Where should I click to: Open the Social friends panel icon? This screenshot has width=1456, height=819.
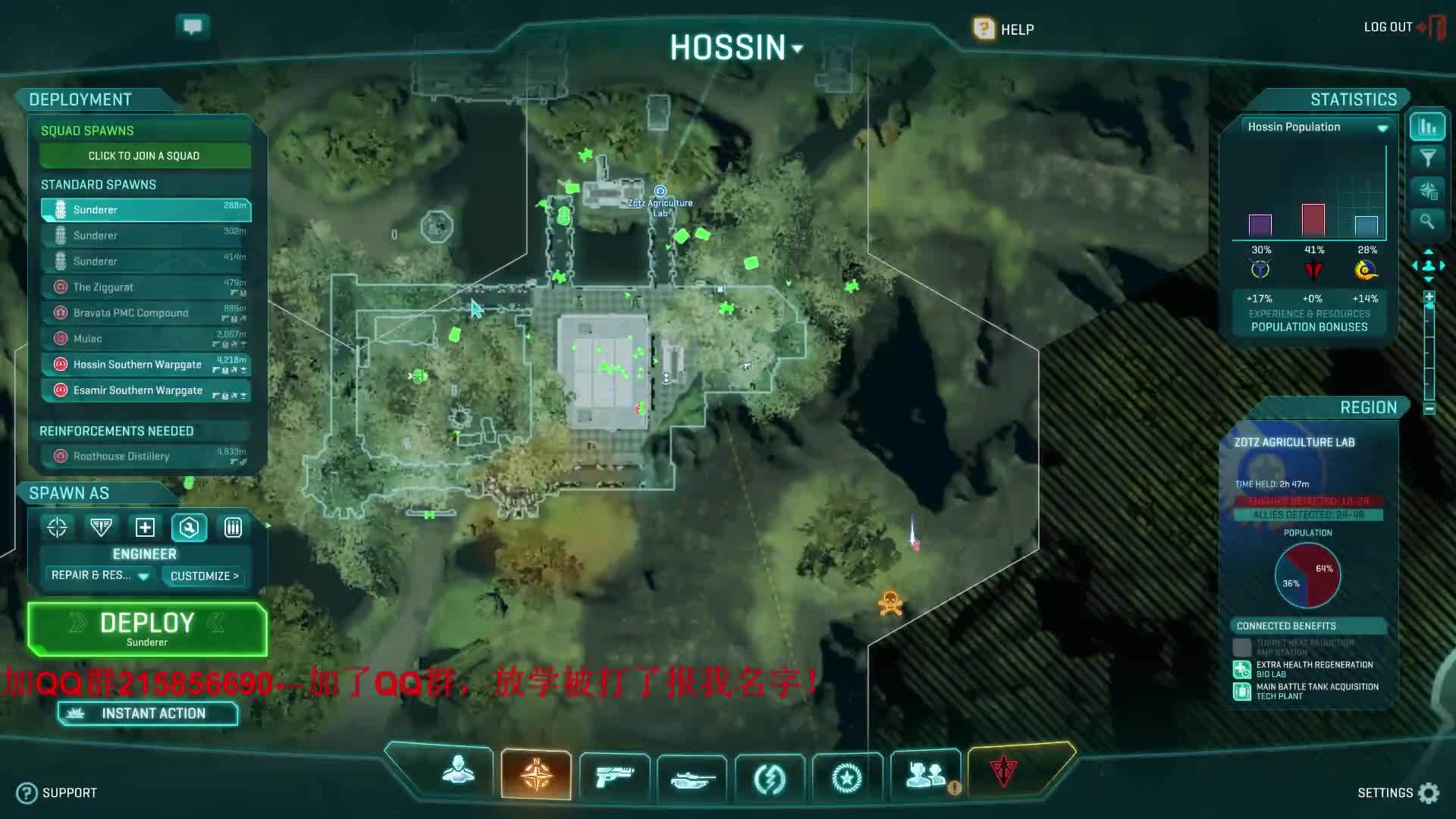(925, 775)
